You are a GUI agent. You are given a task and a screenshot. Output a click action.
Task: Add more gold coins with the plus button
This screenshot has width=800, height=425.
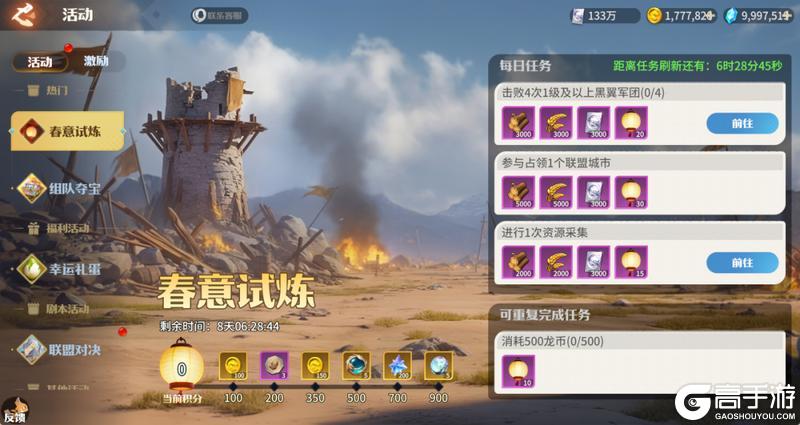point(712,15)
